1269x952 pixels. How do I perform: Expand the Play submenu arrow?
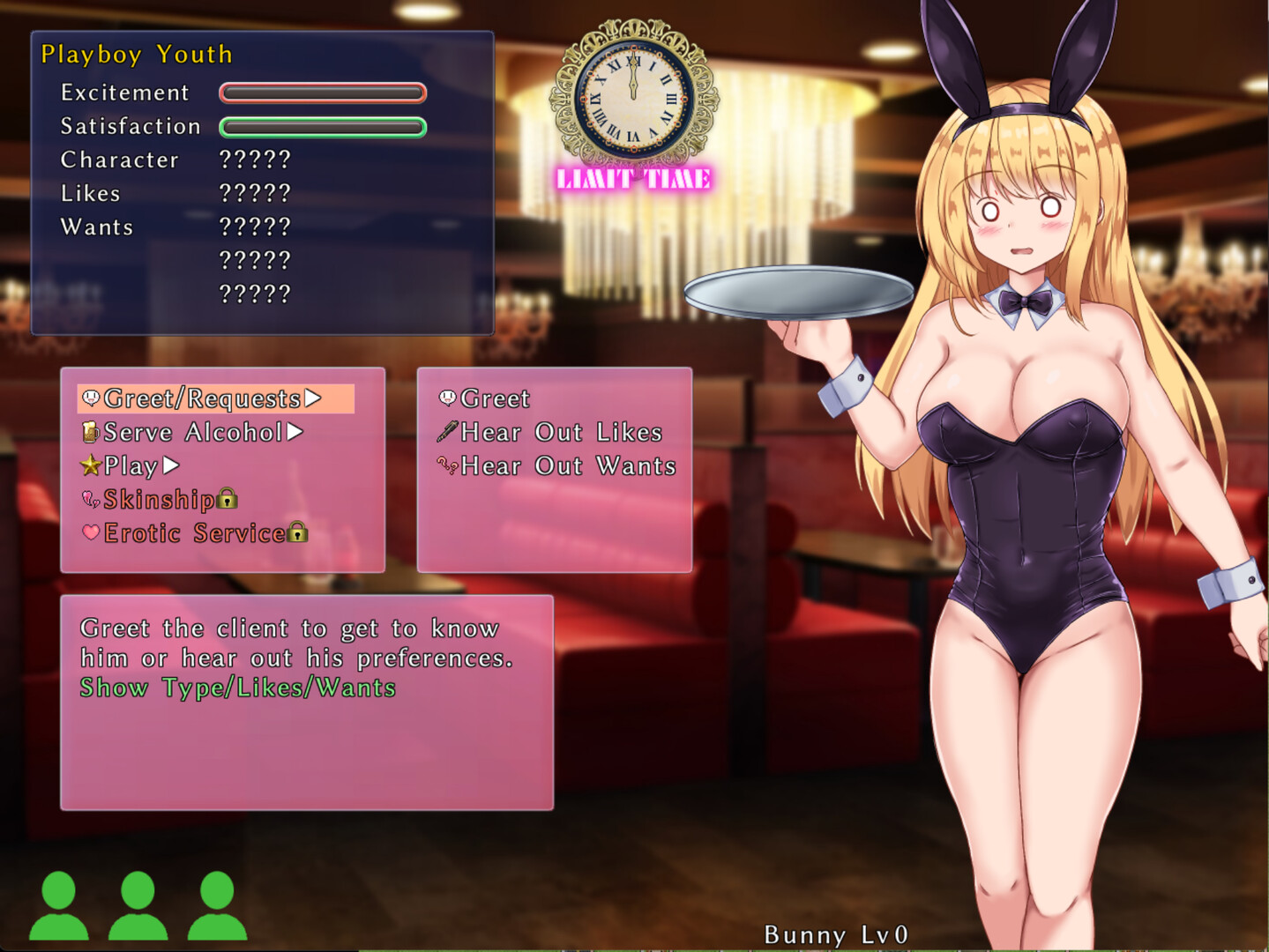coord(169,465)
